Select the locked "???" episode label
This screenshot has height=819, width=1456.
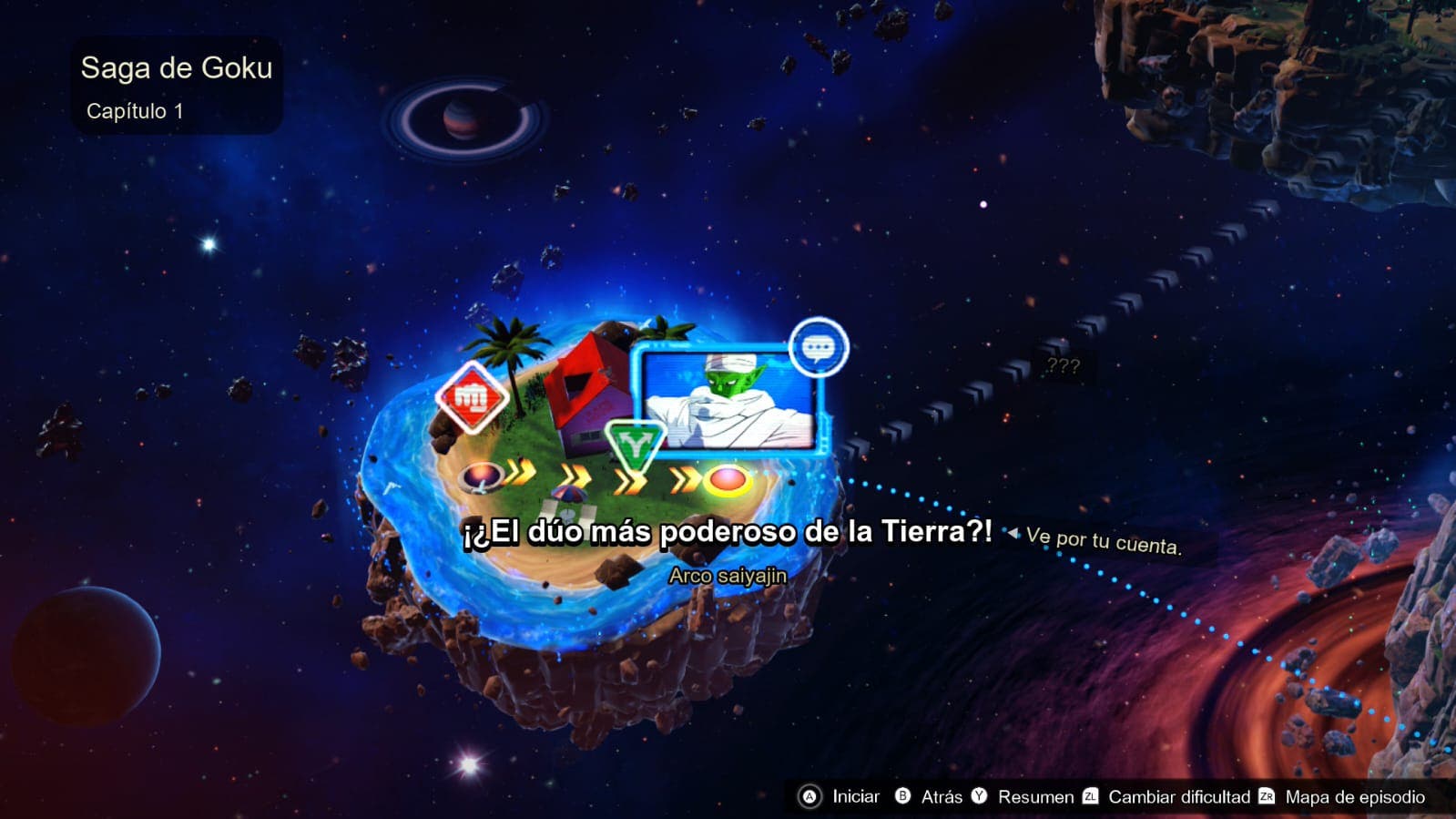click(1063, 366)
